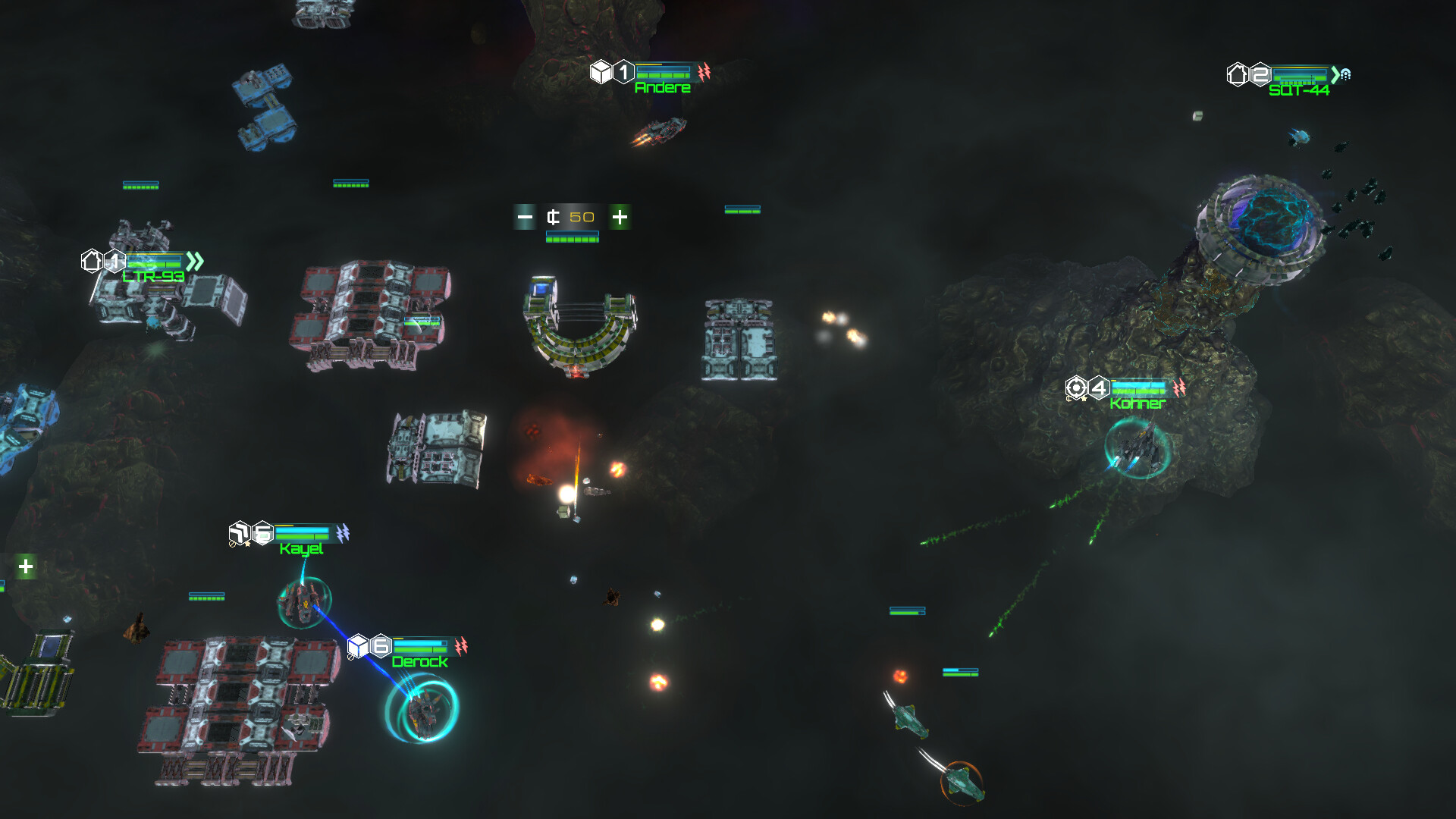The image size is (1456, 819).
Task: Select LTR-93's hexagonal station icon
Action: [x=92, y=260]
